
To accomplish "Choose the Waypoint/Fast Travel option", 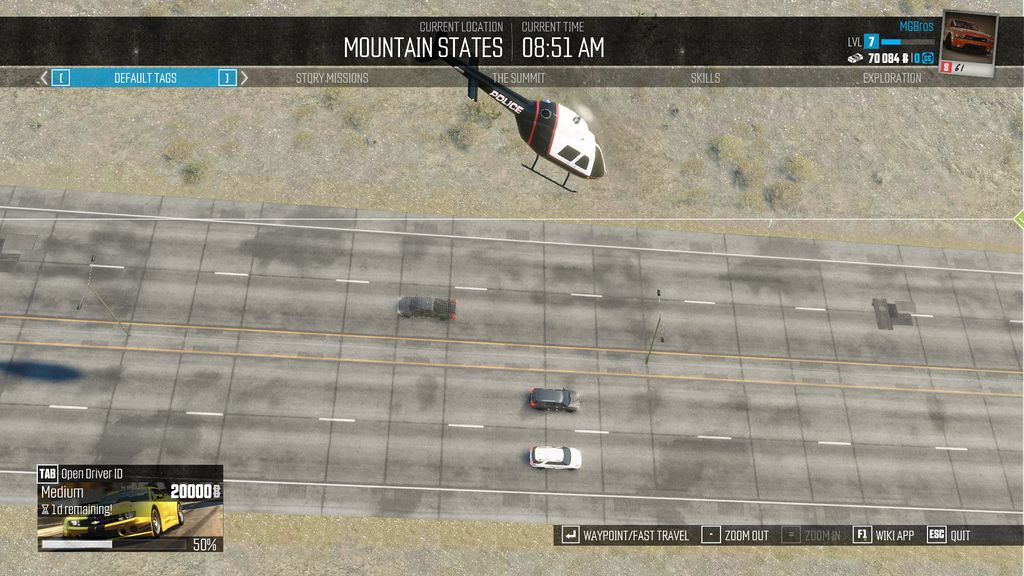I will point(626,535).
